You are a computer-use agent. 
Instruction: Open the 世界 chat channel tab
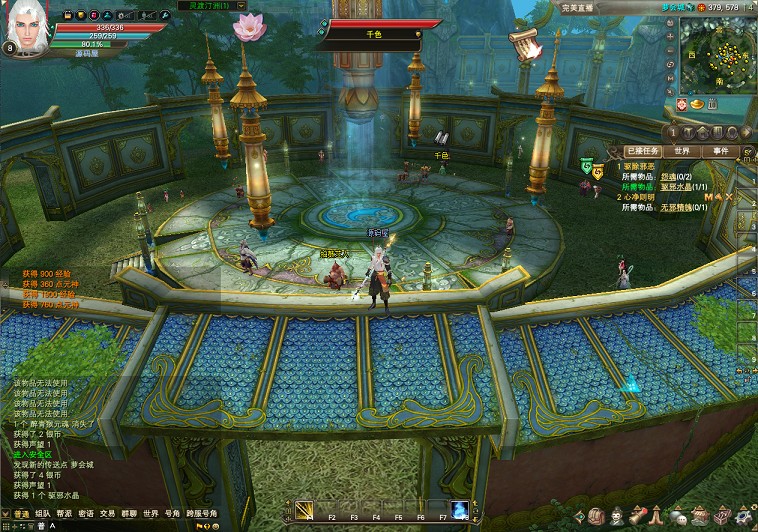[150, 513]
